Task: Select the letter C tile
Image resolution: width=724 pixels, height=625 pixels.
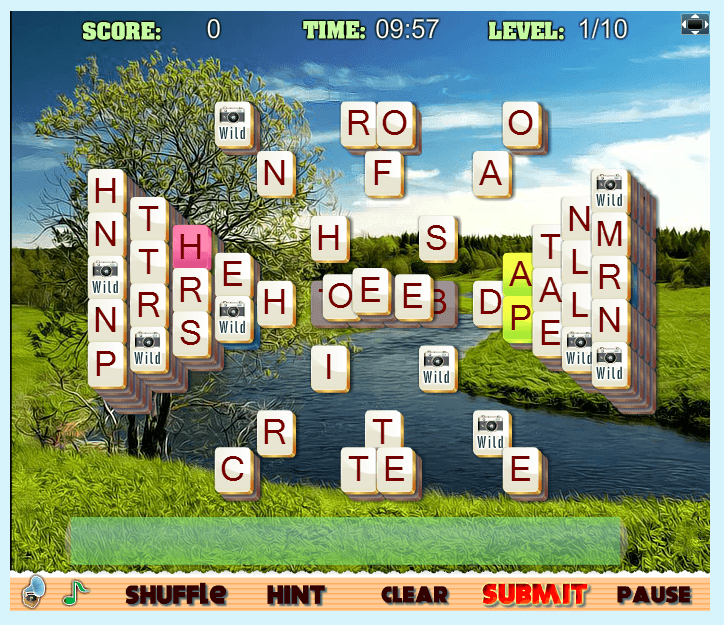Action: click(x=233, y=468)
